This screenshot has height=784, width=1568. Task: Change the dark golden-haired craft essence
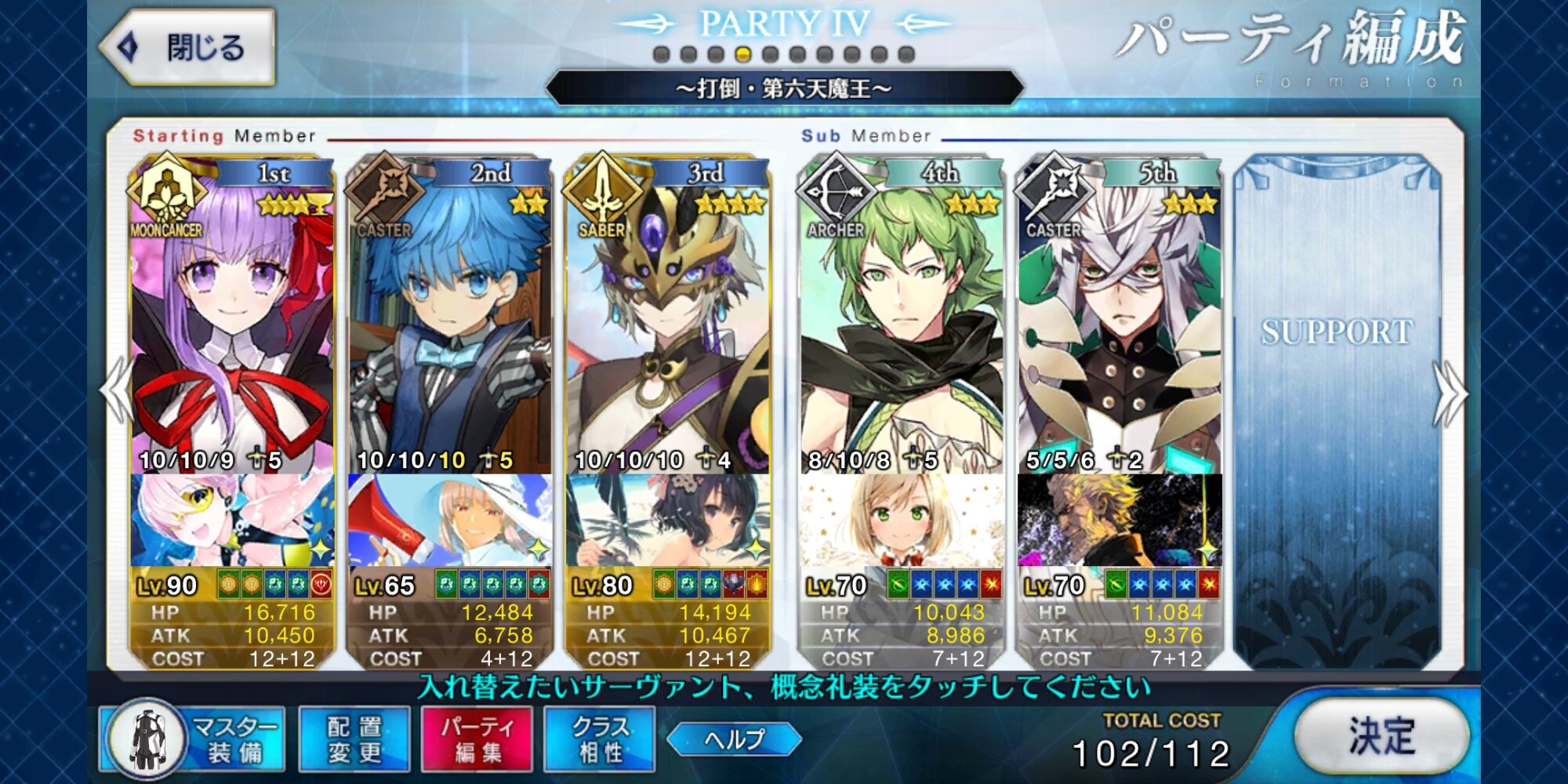tap(1120, 520)
